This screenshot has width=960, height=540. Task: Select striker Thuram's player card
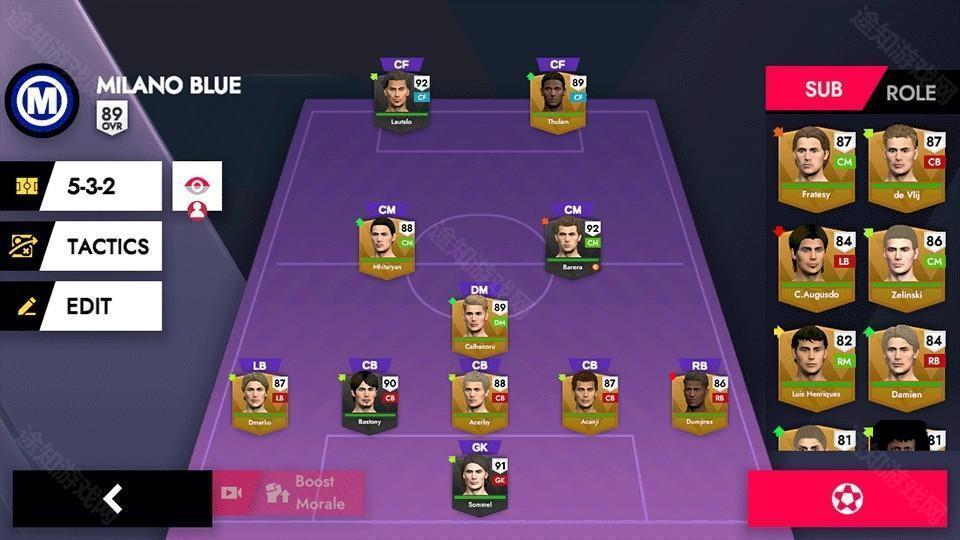click(557, 102)
